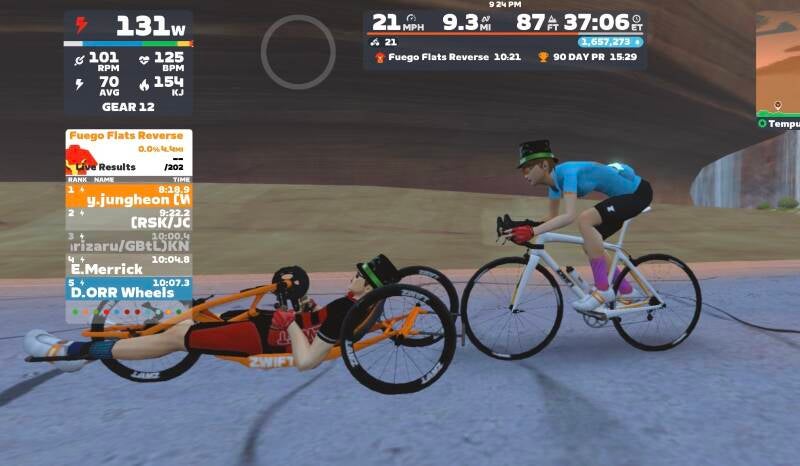This screenshot has width=800, height=466.
Task: Select the D.ORR Wheels leaderboard entry
Action: (128, 289)
